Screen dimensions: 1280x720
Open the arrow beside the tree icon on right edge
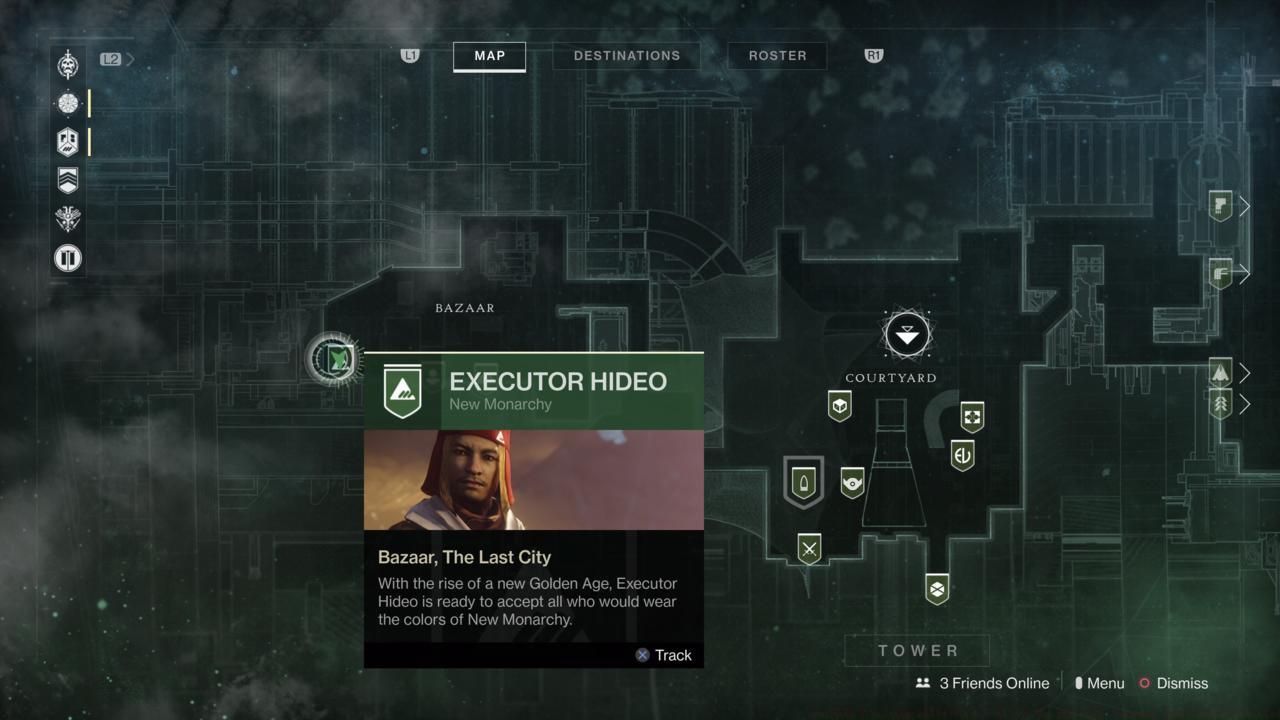(x=1245, y=405)
